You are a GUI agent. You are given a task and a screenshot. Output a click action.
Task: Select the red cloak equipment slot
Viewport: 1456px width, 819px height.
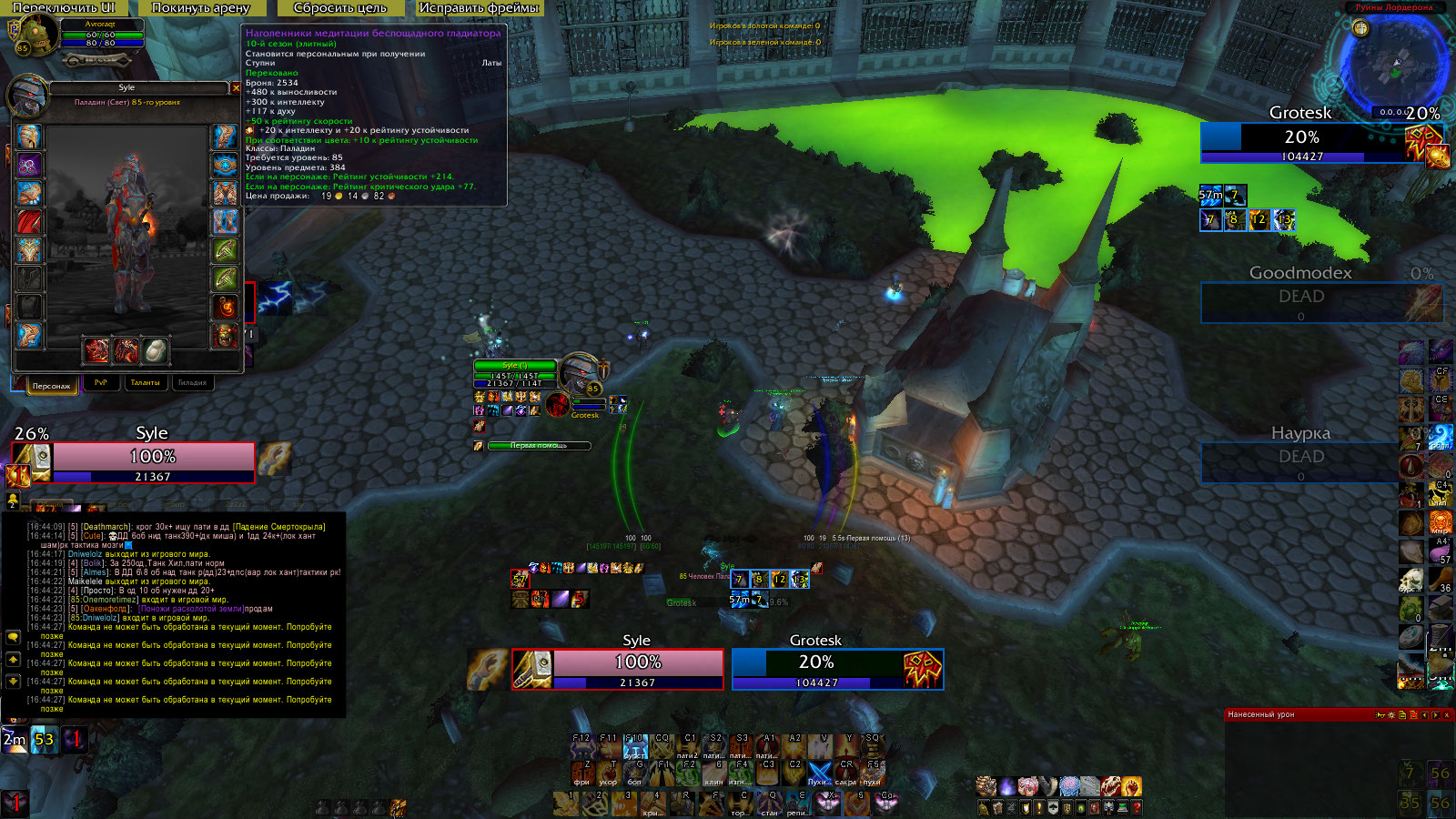(x=29, y=222)
